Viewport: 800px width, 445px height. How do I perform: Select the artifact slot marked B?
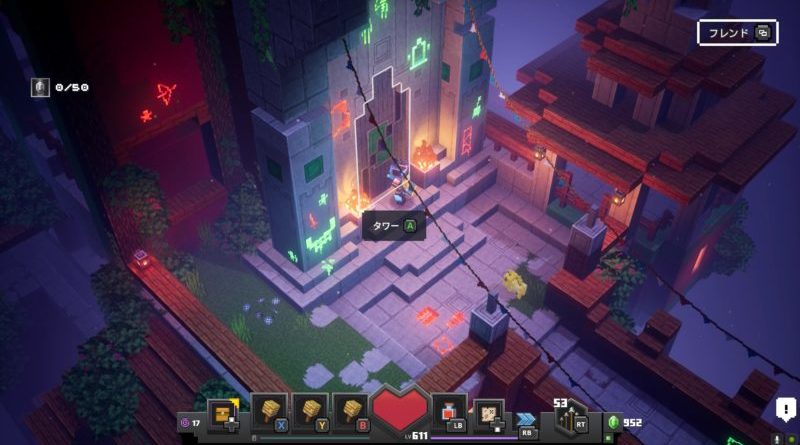[x=349, y=412]
